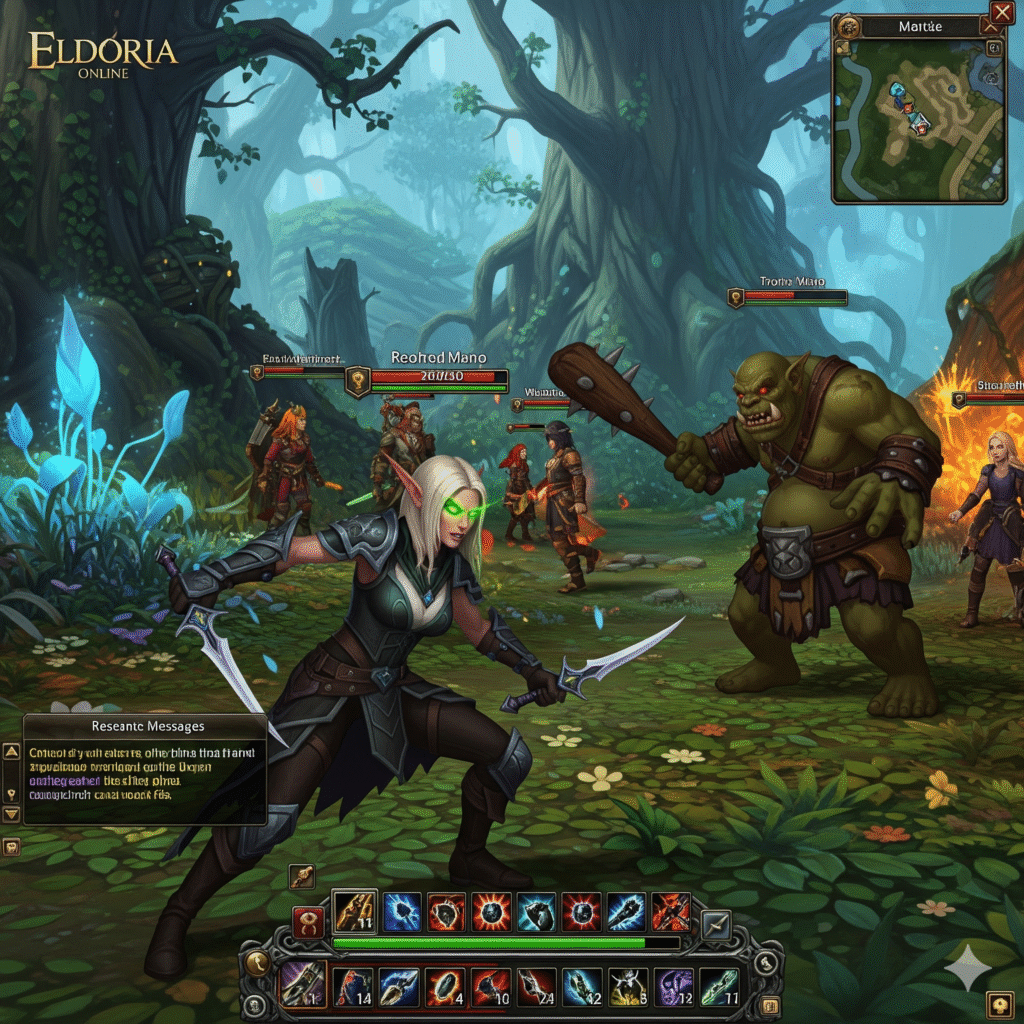Cast the blue spiked mace ability
The width and height of the screenshot is (1024, 1024).
(627, 911)
